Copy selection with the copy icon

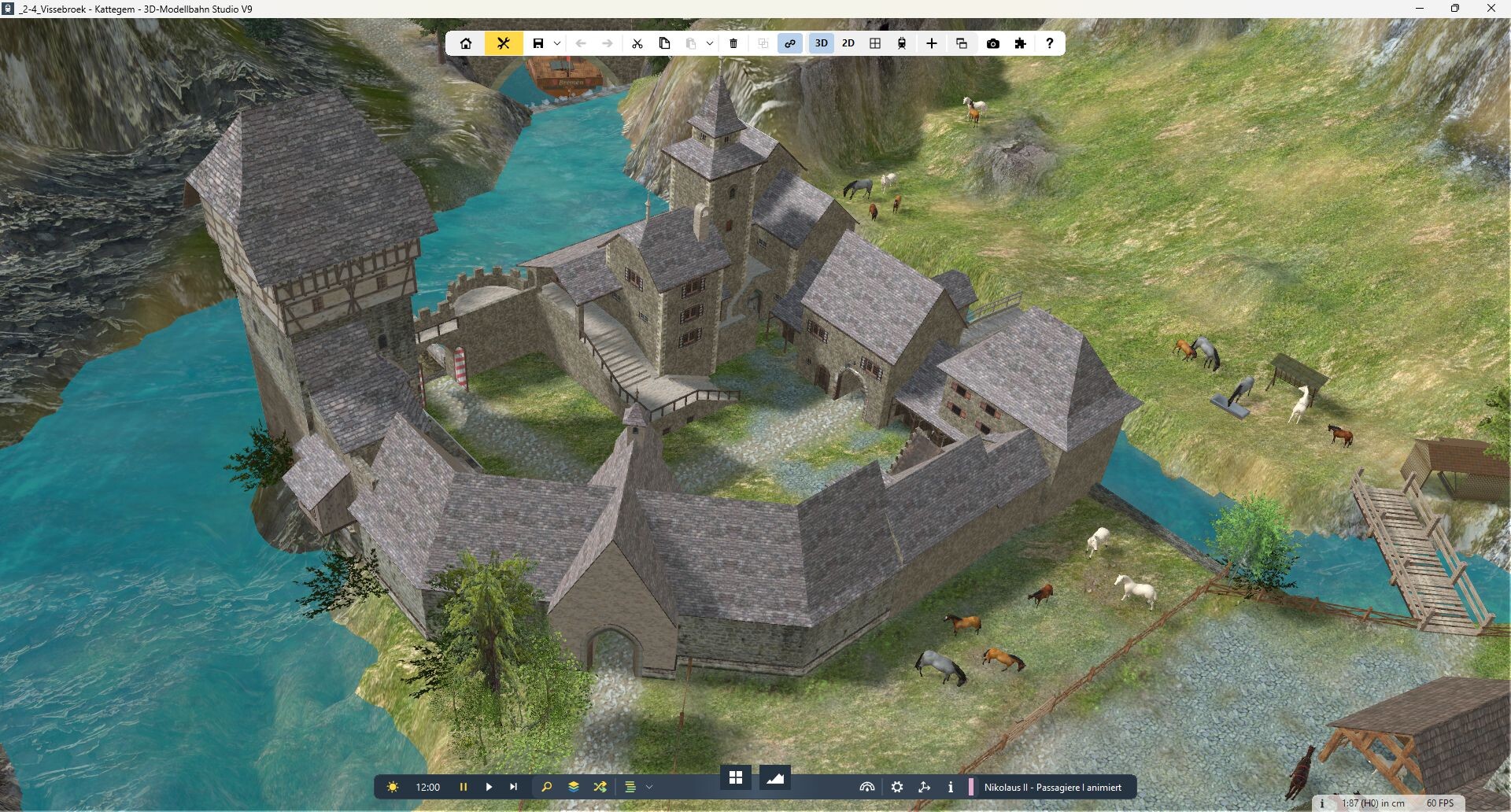(664, 43)
